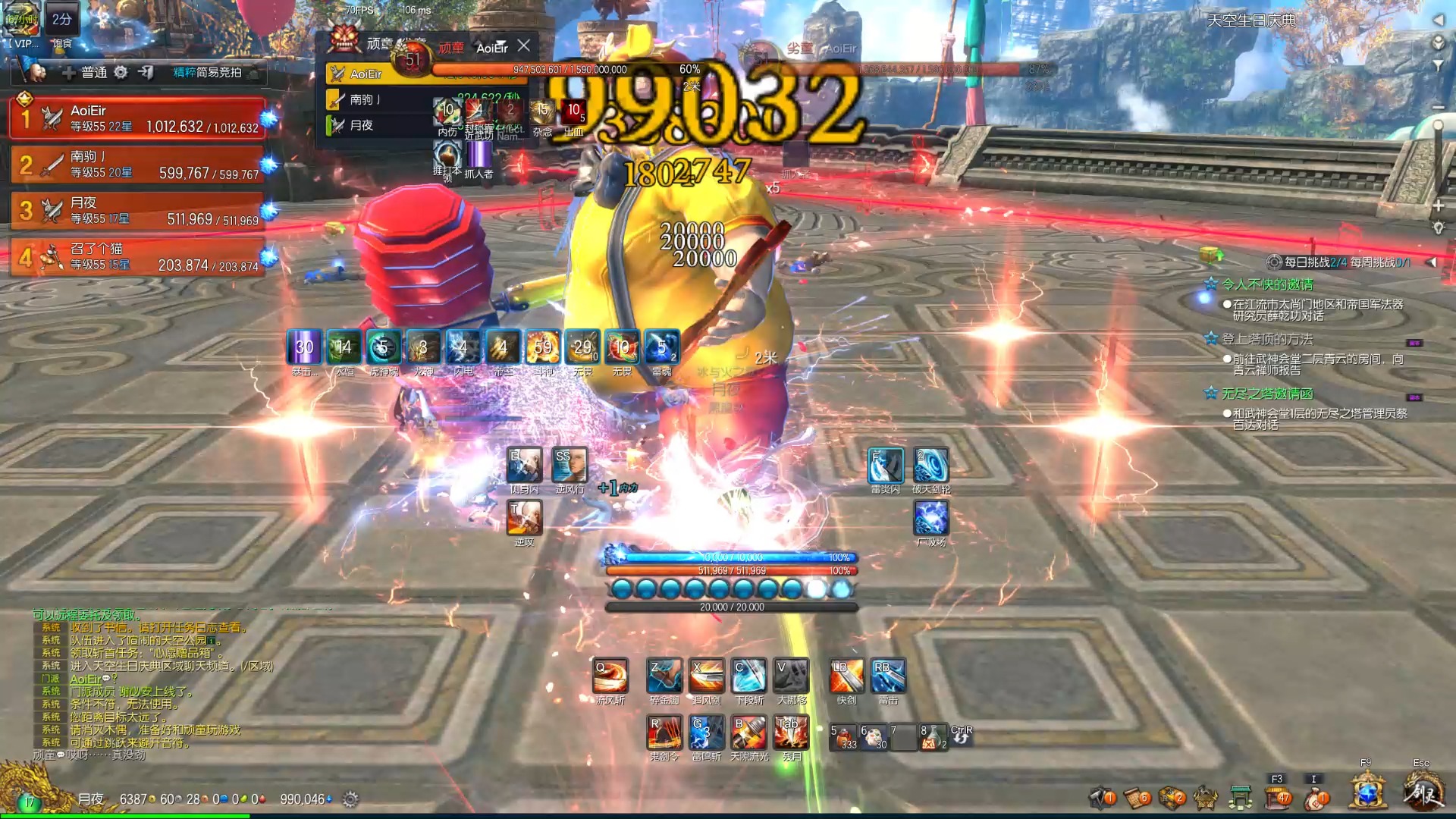Use the 追风剑 sword skill
Viewport: 1456px width, 819px height.
(x=707, y=676)
